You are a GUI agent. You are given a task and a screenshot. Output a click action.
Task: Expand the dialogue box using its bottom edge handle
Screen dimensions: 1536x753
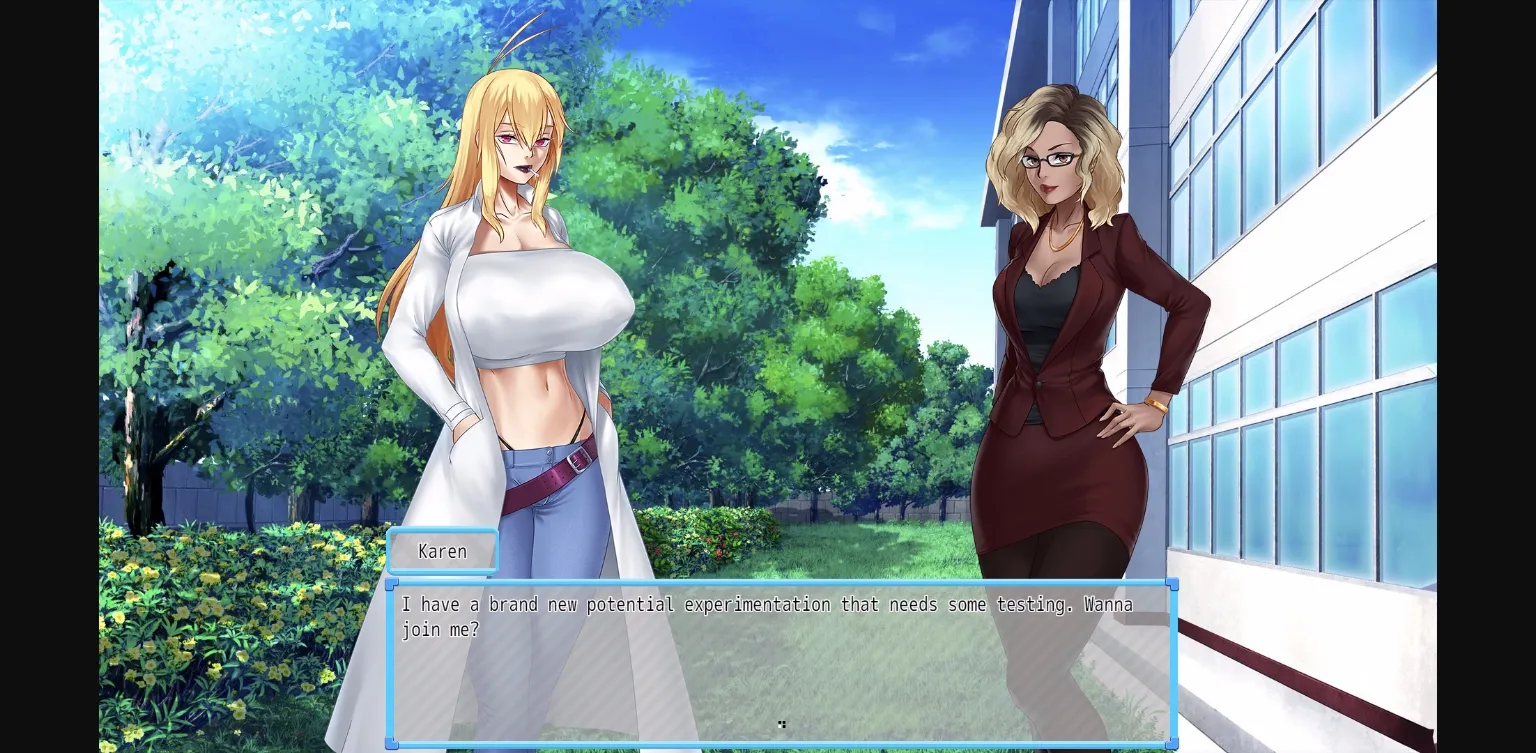click(x=782, y=744)
